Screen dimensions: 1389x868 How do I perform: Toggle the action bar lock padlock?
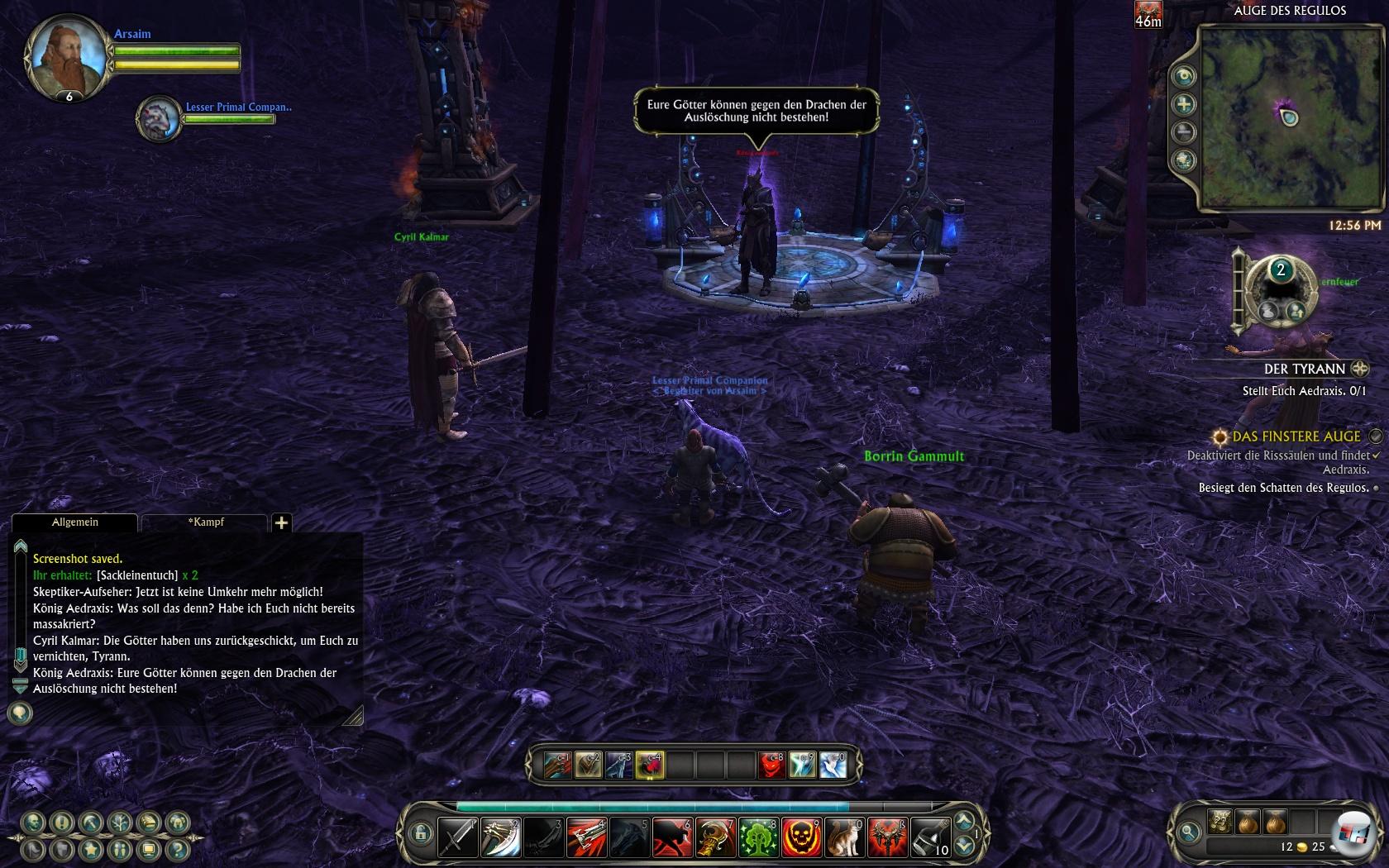click(420, 833)
